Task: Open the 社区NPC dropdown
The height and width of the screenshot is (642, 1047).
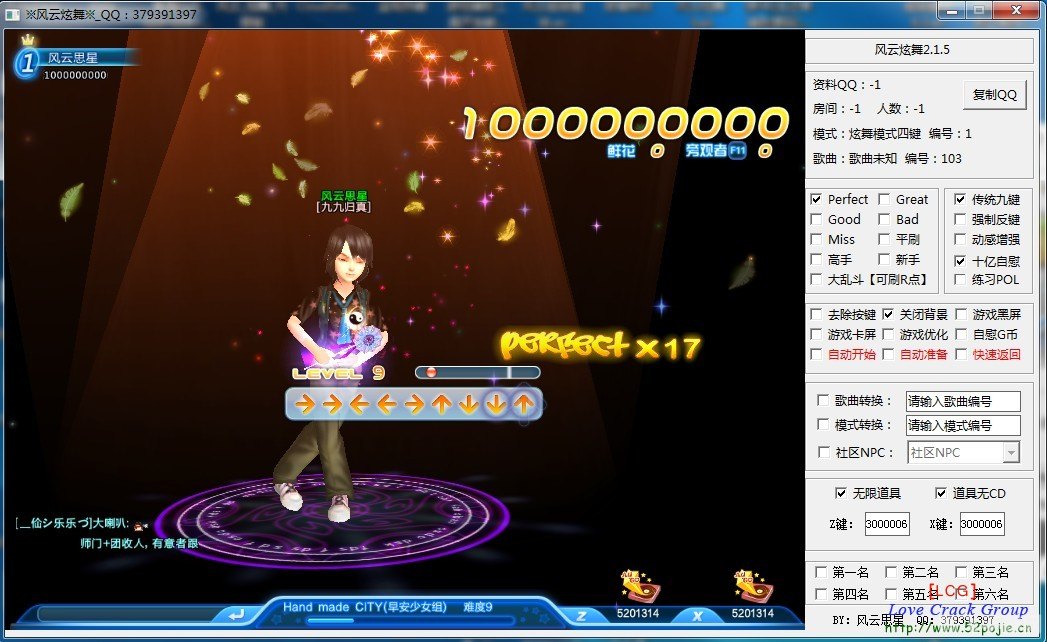Action: click(x=1011, y=453)
